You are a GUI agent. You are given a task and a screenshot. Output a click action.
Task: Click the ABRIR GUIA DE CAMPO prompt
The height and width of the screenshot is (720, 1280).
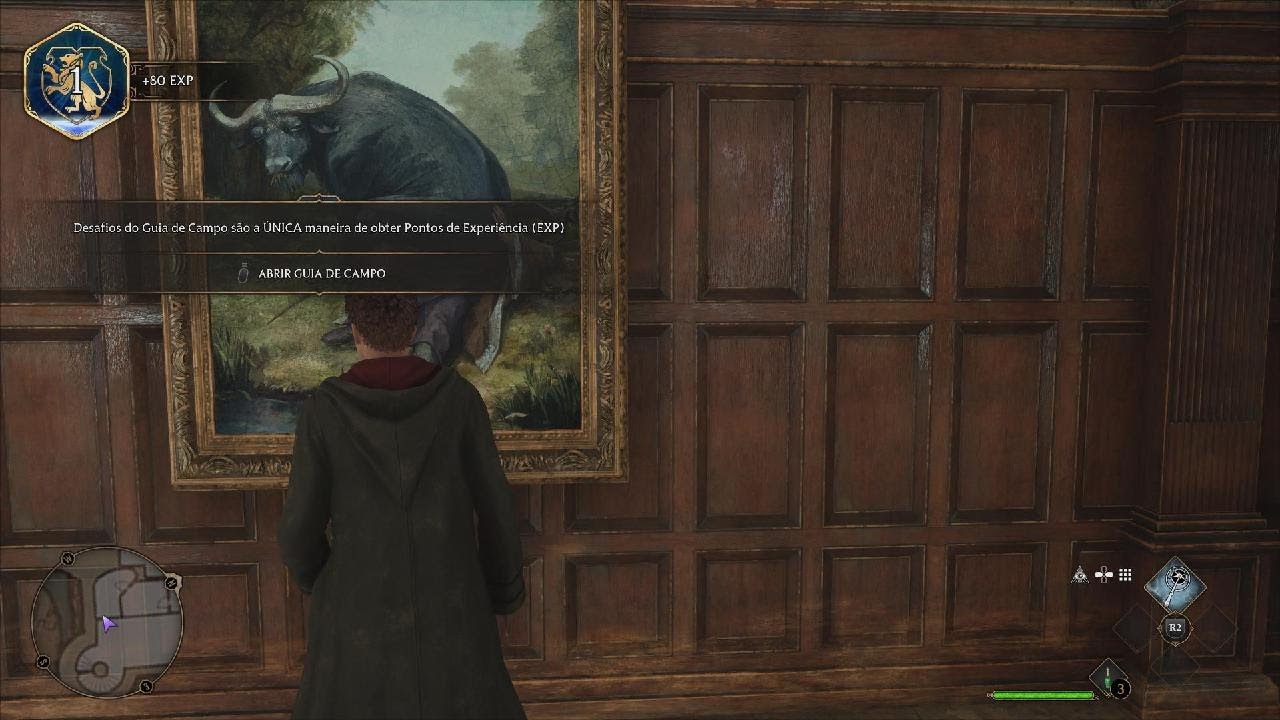click(x=320, y=272)
